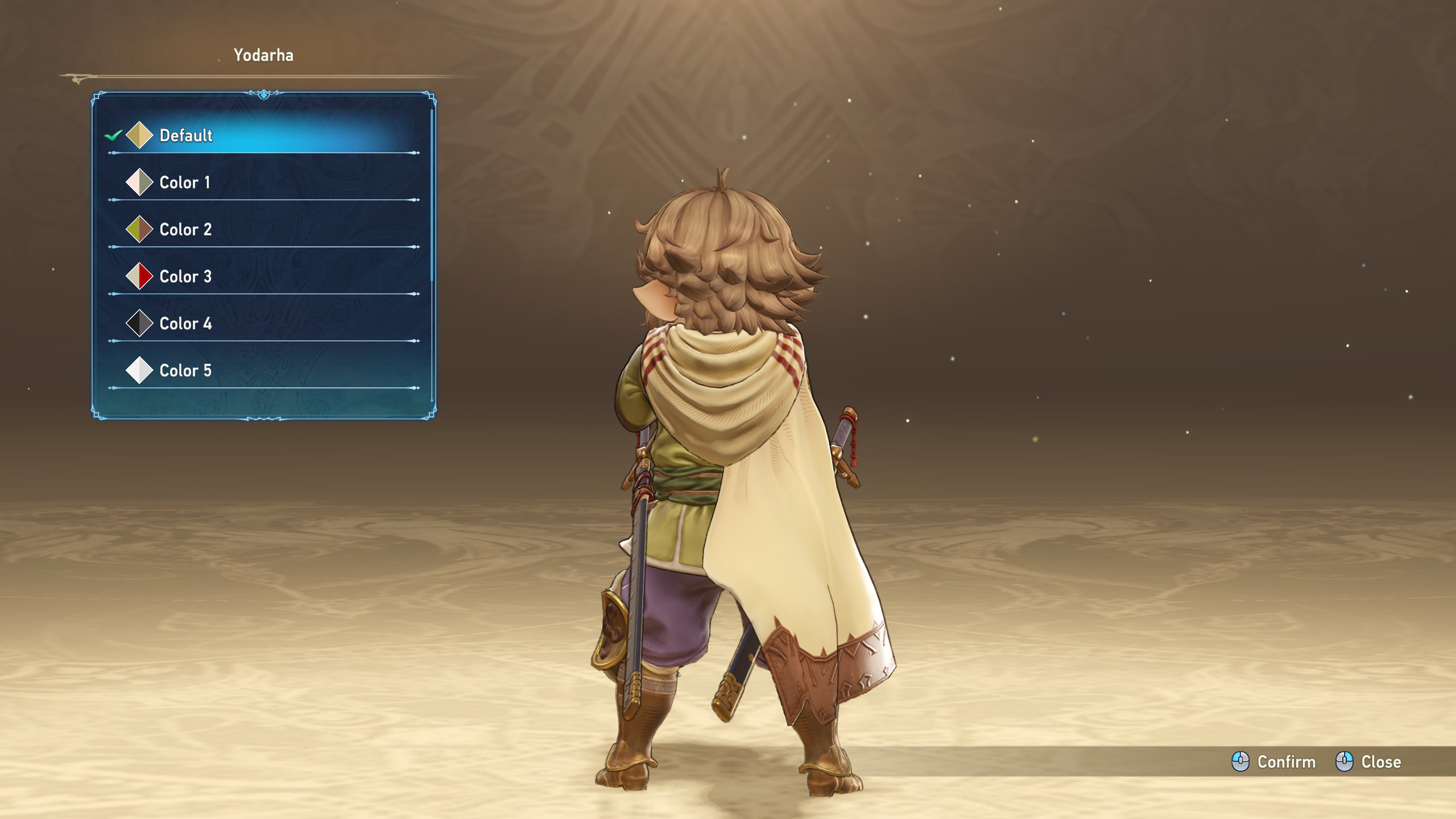
Task: Click the Confirm button
Action: pos(1274,762)
